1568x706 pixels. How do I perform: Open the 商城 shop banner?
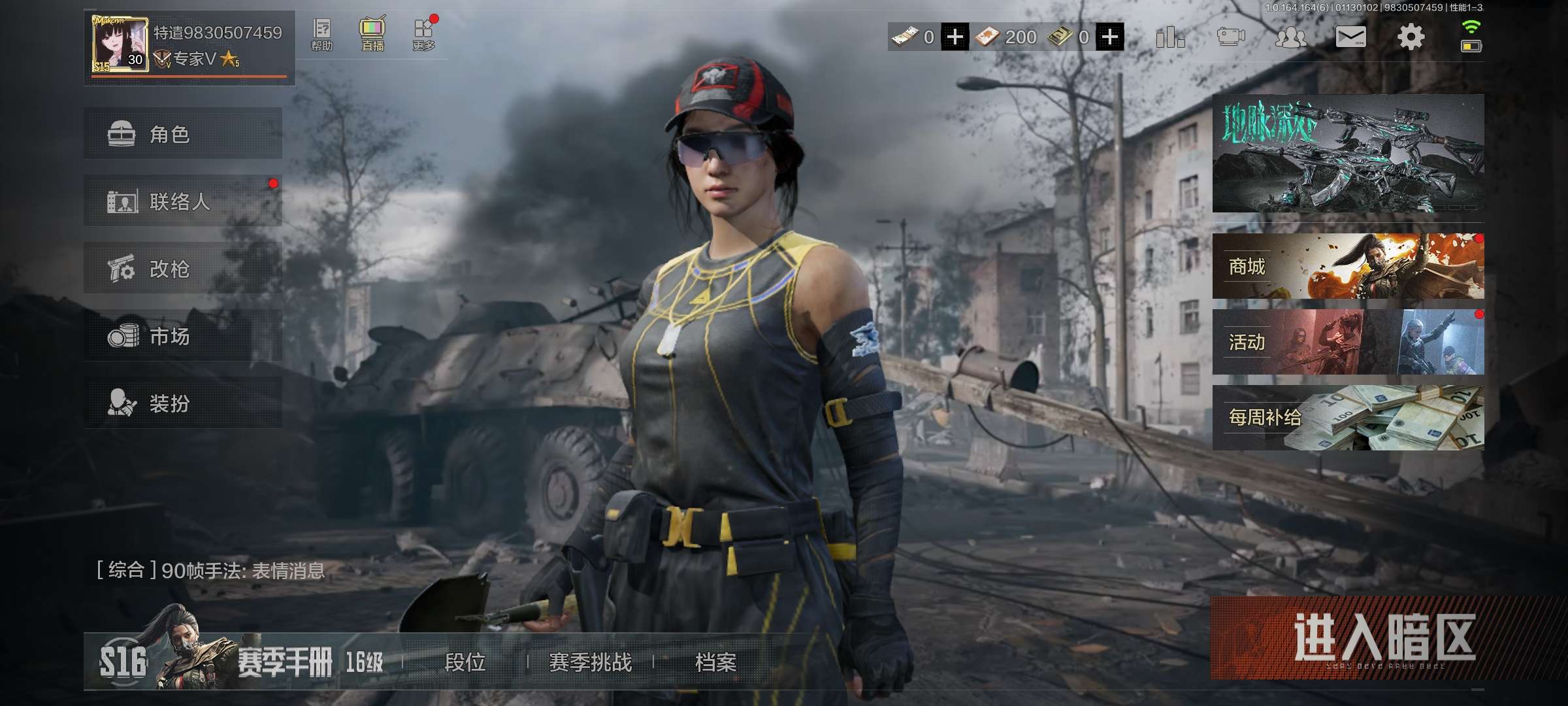click(x=1348, y=266)
